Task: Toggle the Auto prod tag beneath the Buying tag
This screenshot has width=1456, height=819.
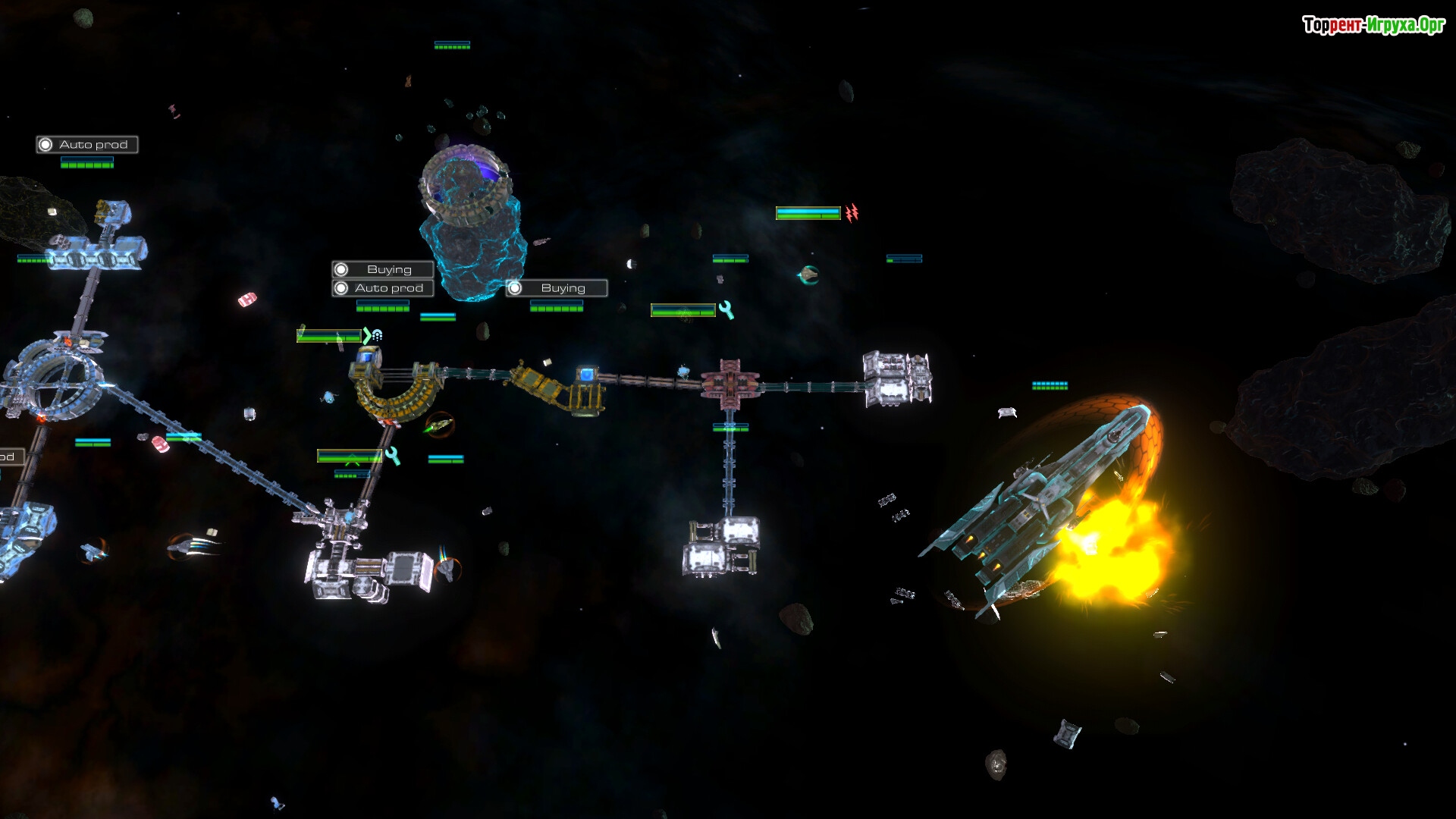Action: (x=382, y=288)
